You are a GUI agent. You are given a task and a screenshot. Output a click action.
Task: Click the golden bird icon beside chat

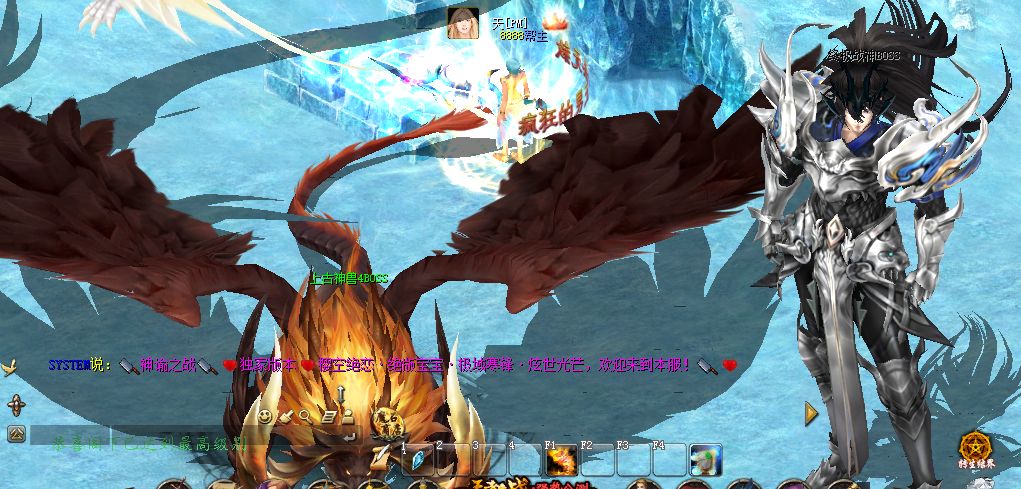(x=11, y=368)
